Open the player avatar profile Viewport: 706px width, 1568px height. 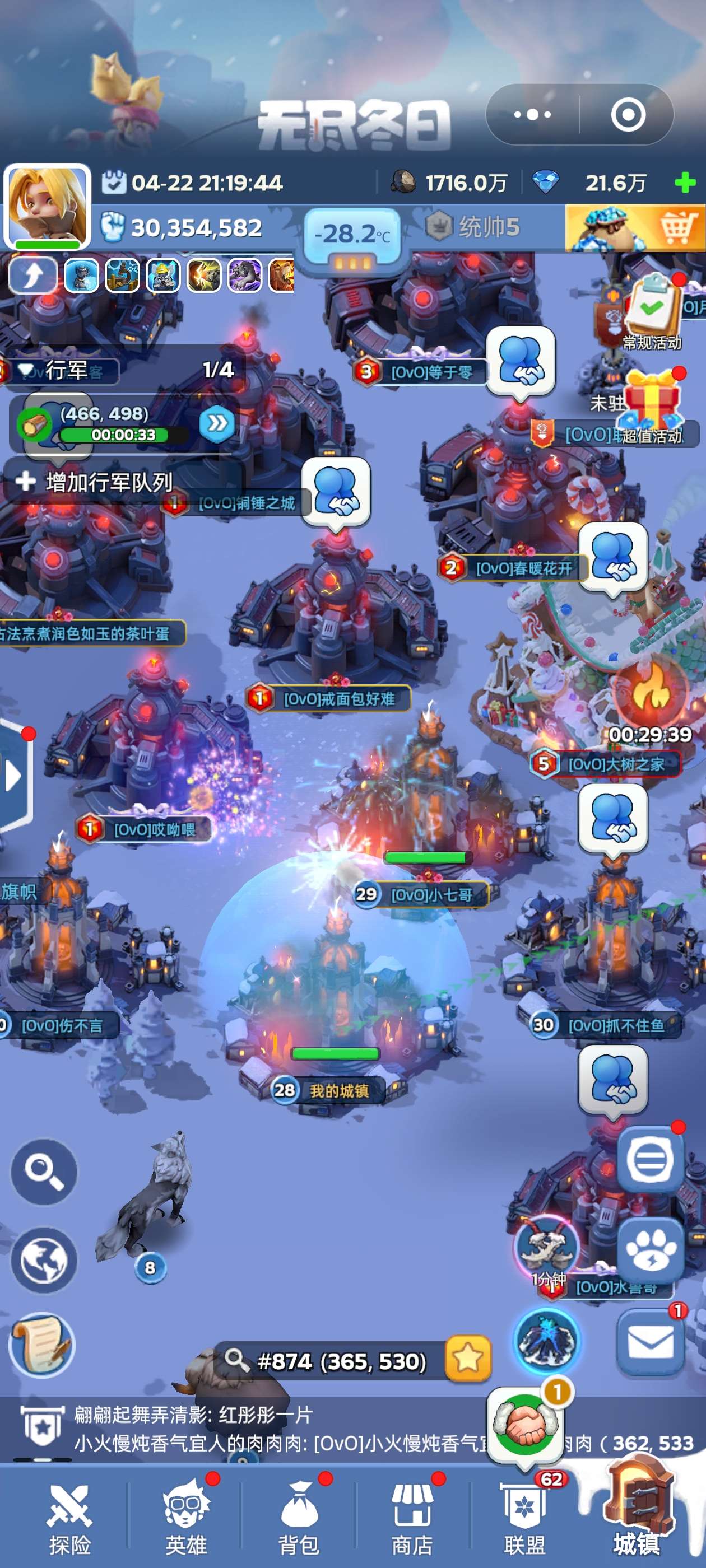[x=48, y=206]
